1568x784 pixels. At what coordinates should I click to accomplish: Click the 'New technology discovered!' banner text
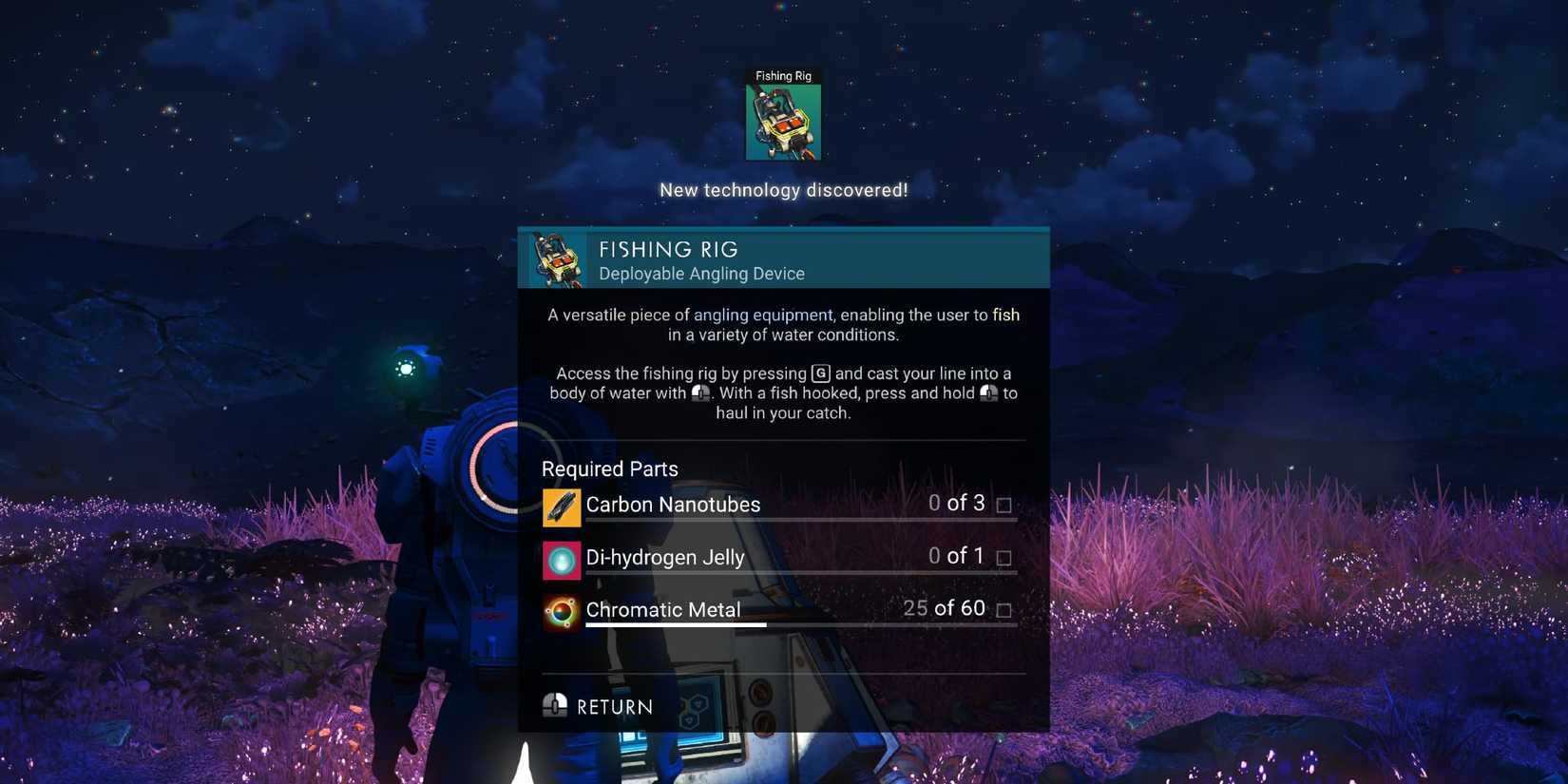pyautogui.click(x=782, y=189)
